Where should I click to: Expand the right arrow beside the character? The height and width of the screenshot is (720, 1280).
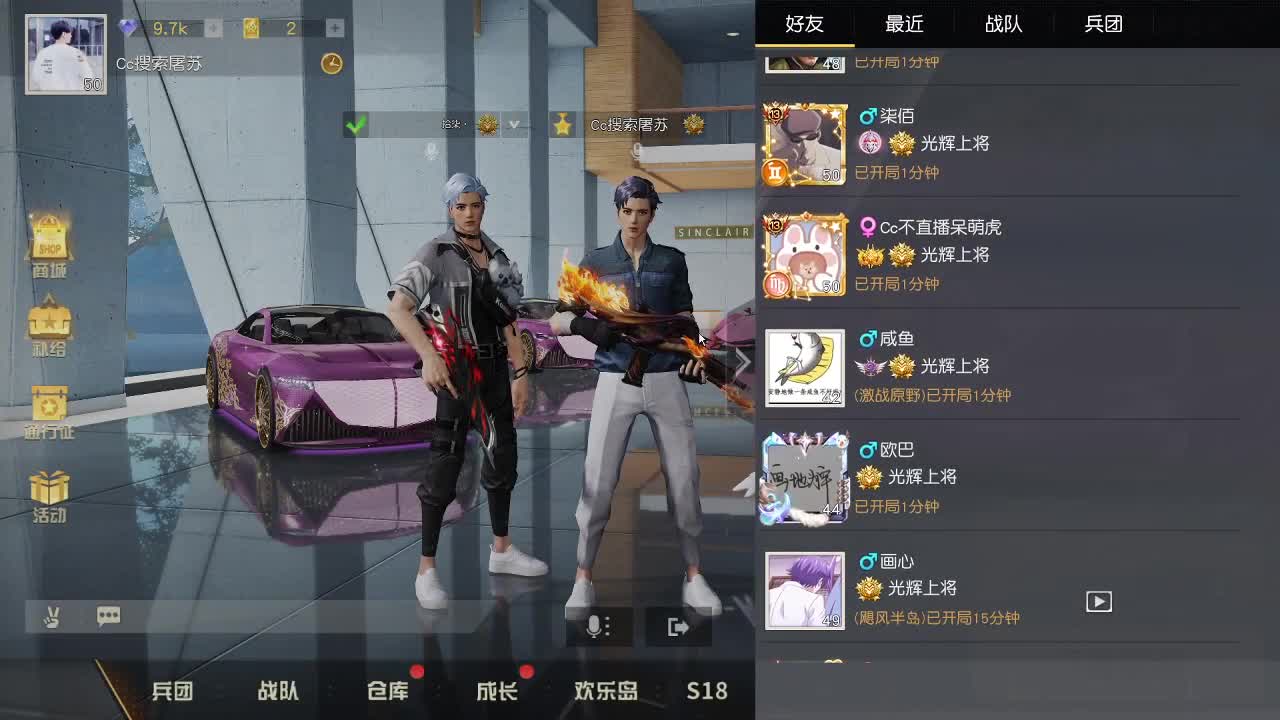742,362
